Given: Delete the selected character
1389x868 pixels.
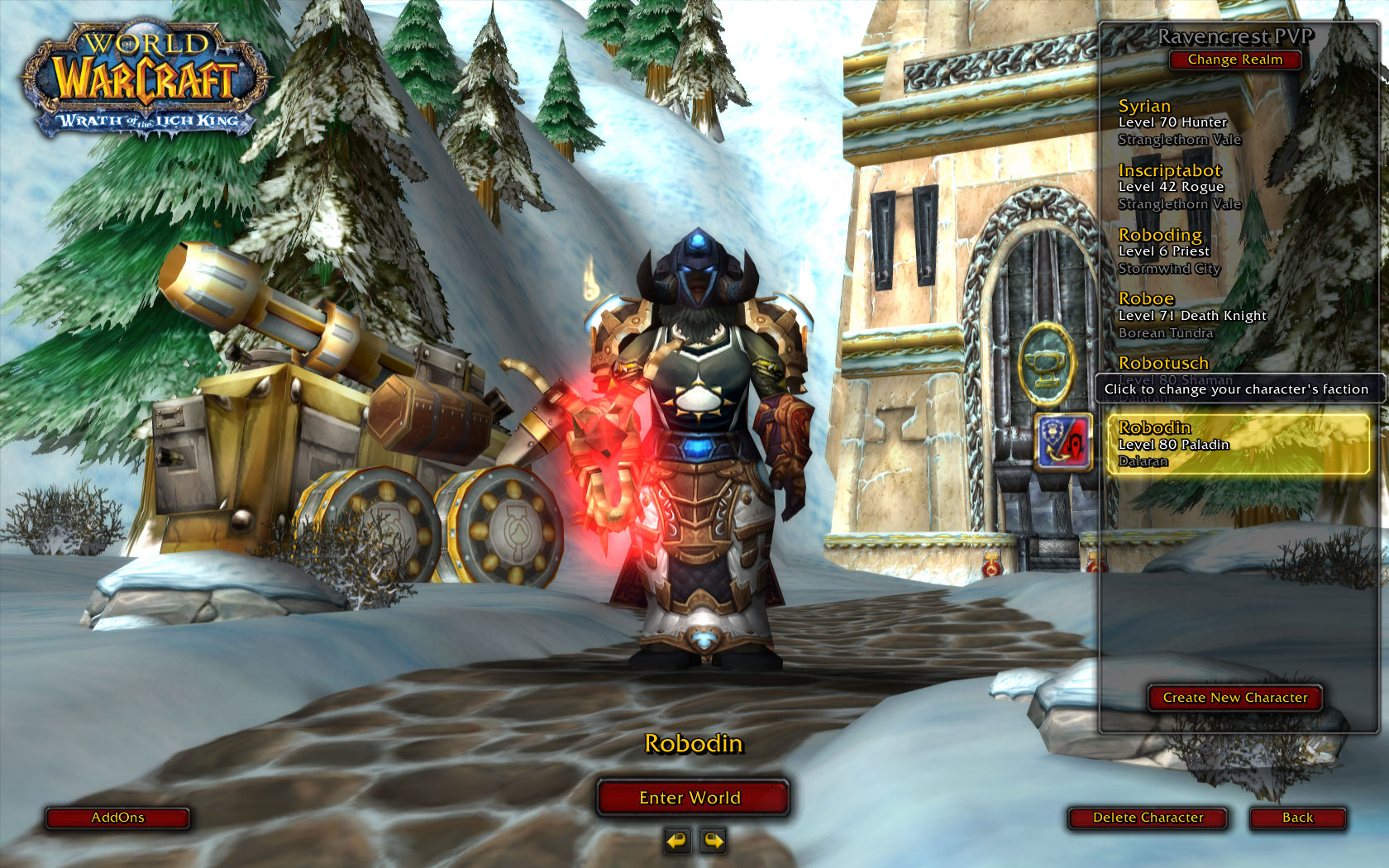Looking at the screenshot, I should (1148, 818).
